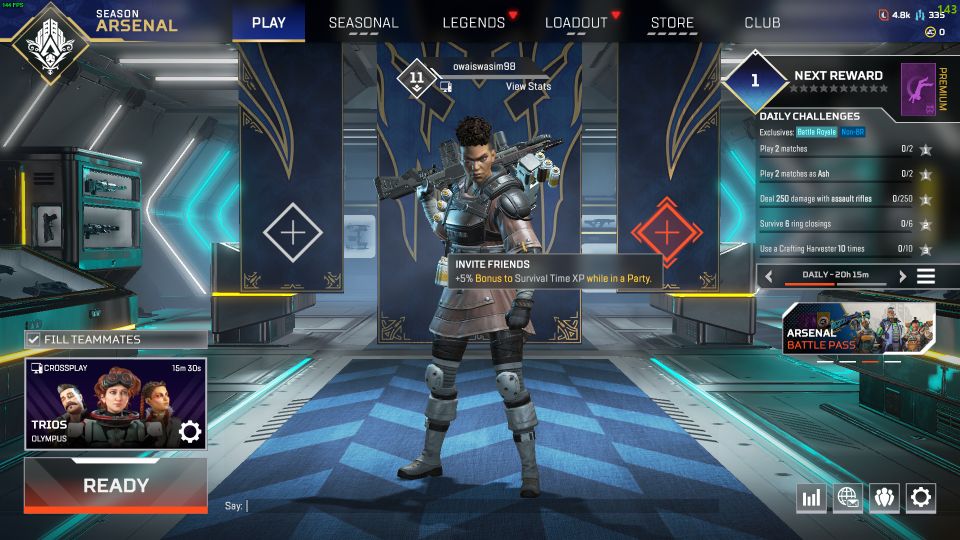Open the settings gear icon in bottom corner
Screen dimensions: 960x540
(920, 497)
